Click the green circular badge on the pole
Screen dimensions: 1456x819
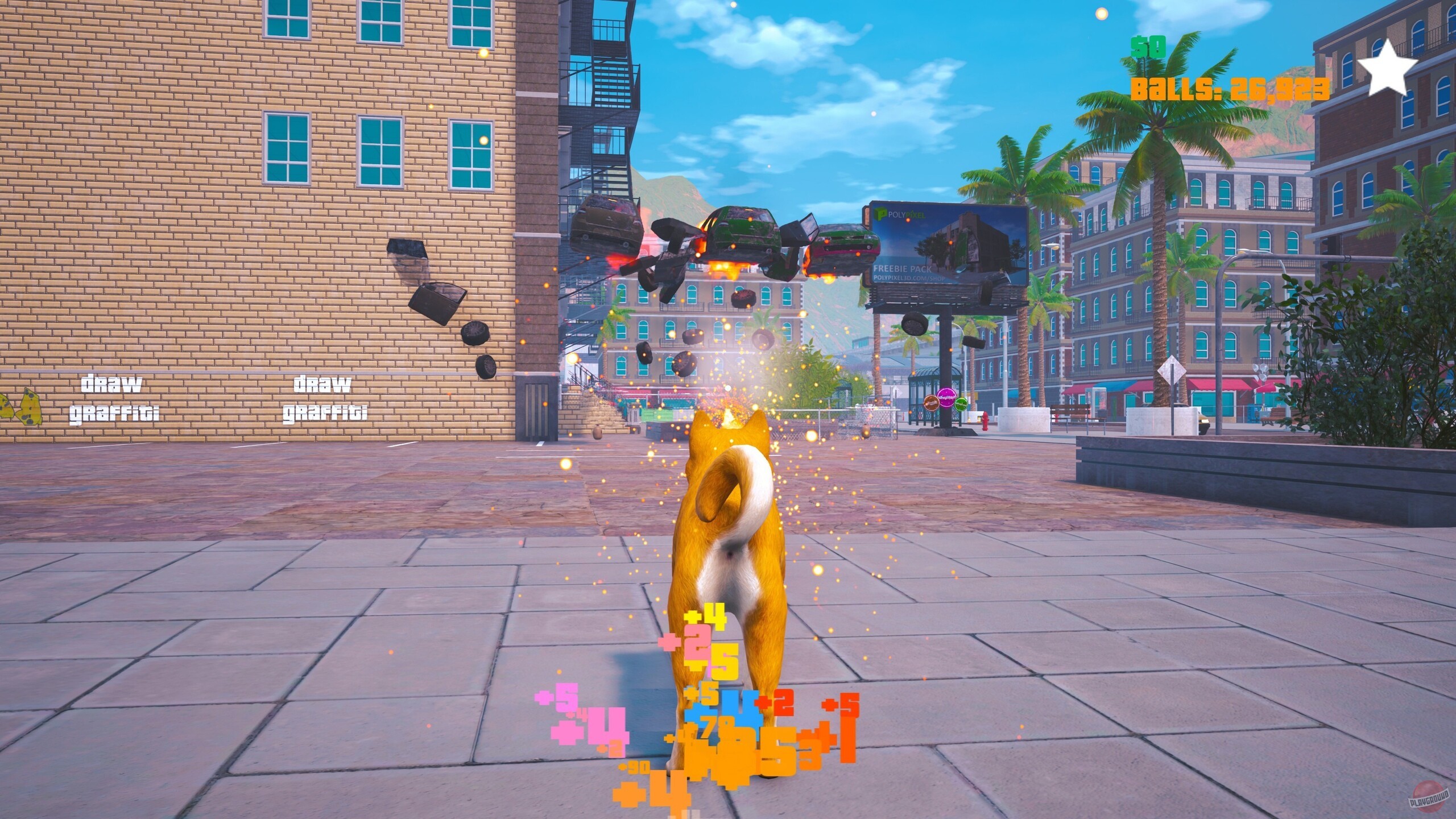961,404
